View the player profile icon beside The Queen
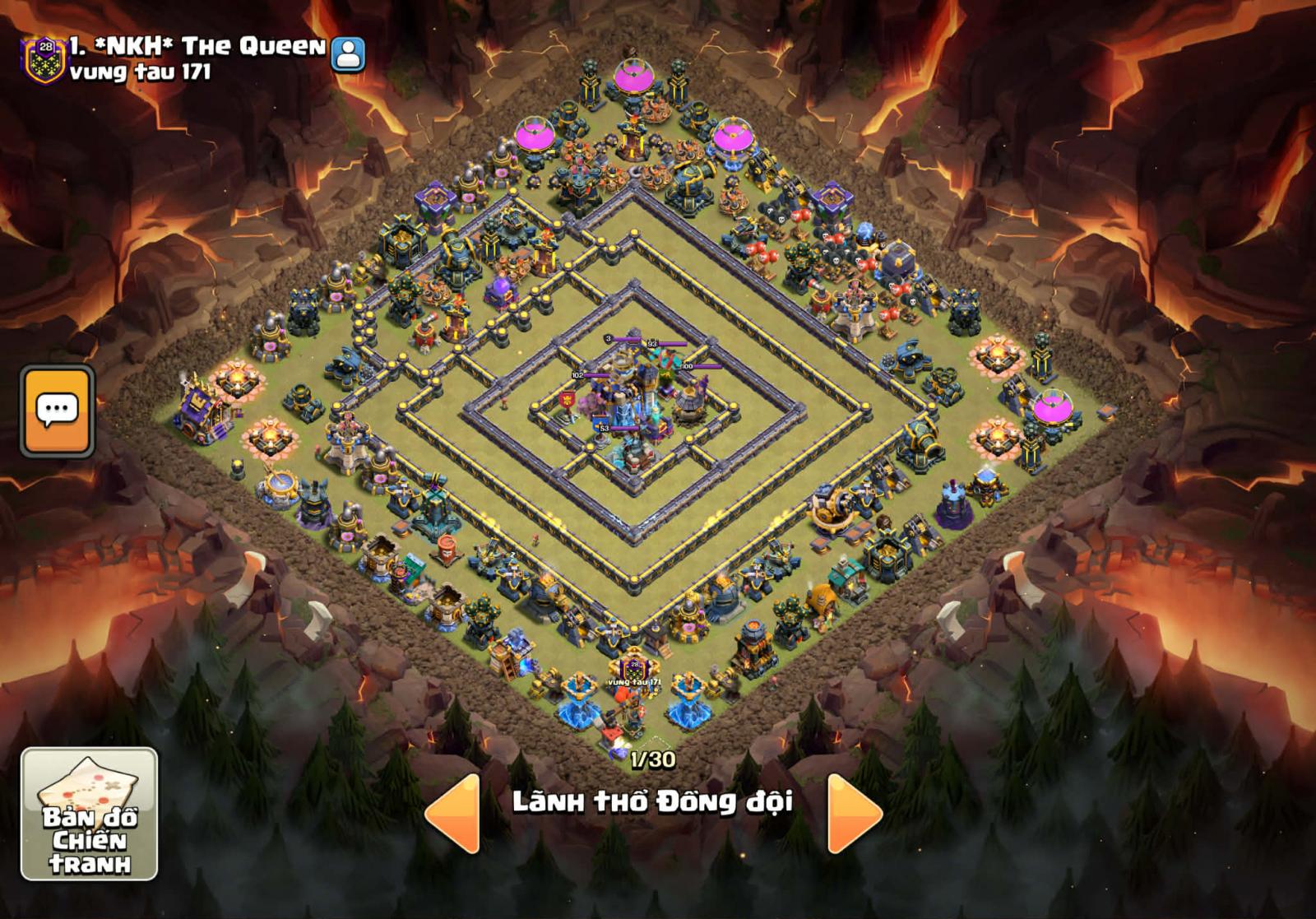This screenshot has height=919, width=1316. coord(348,54)
